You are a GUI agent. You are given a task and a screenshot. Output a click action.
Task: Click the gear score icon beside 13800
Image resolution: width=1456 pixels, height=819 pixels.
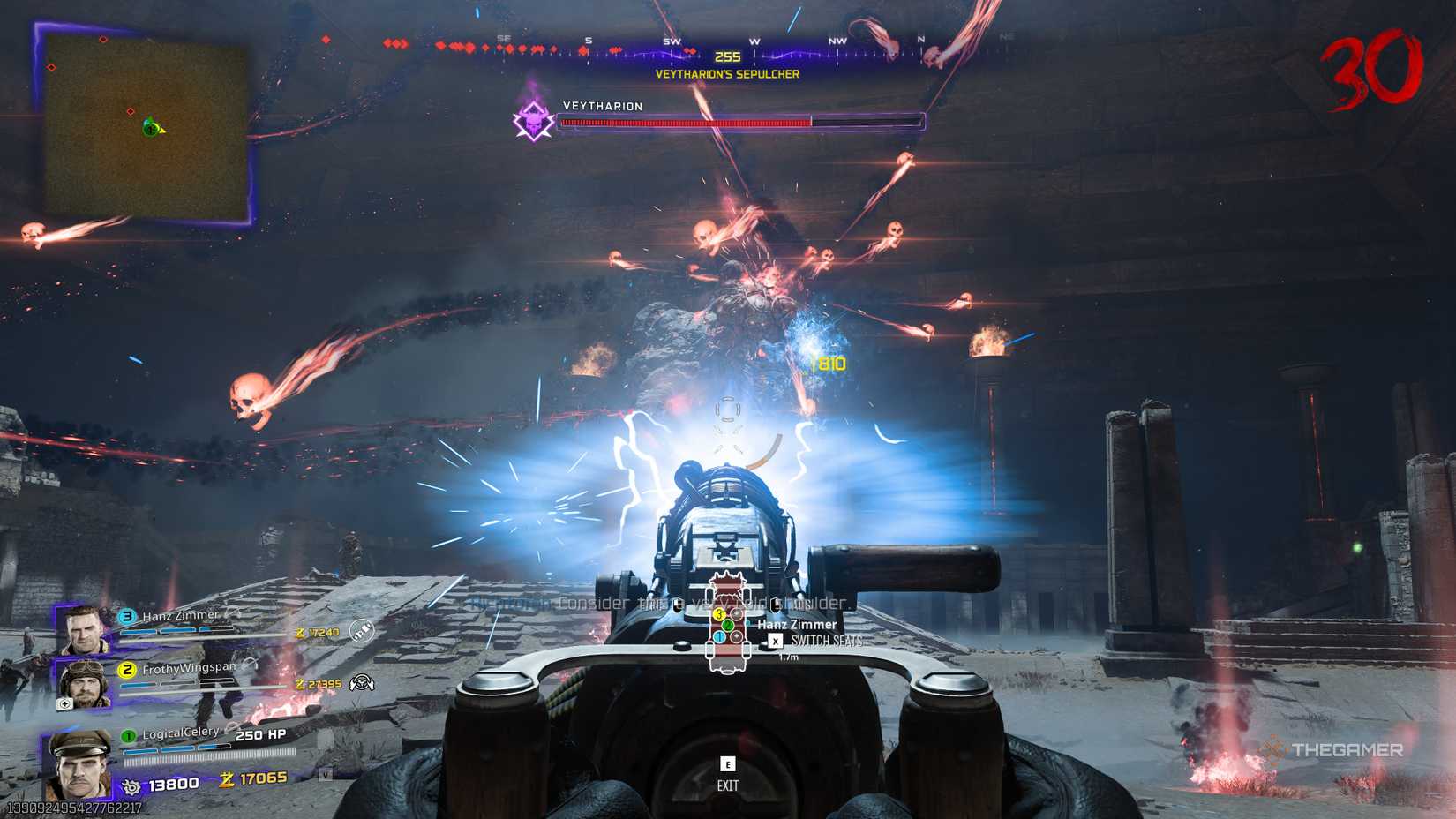pyautogui.click(x=131, y=786)
